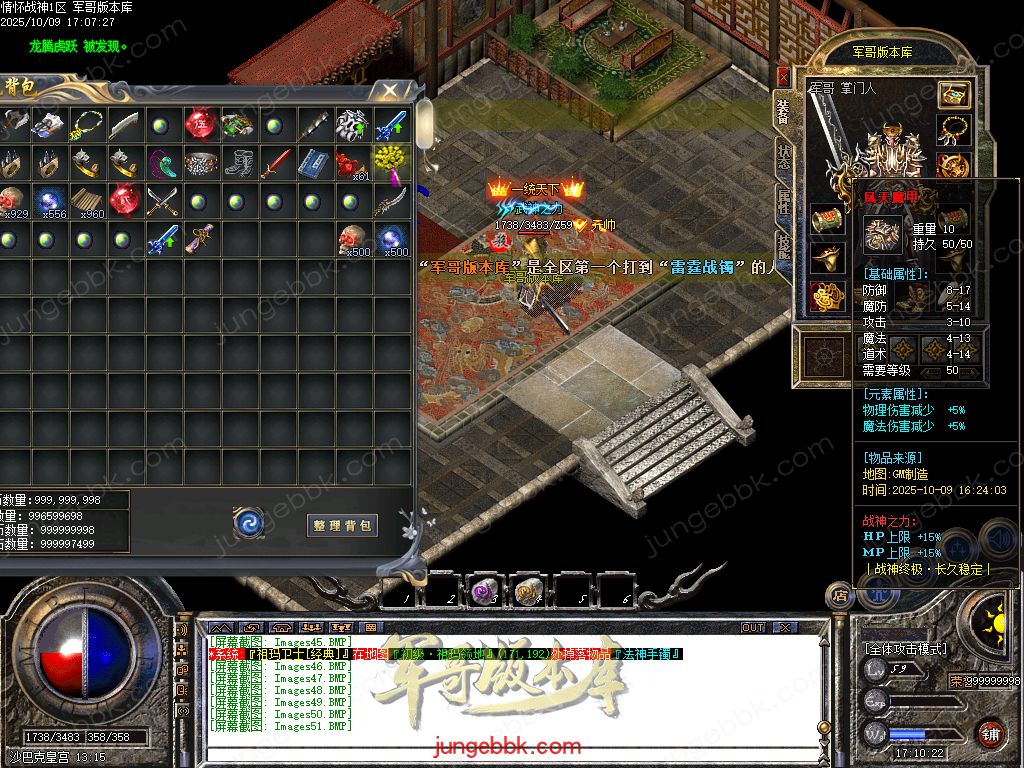Viewport: 1024px width, 768px height.
Task: Select the grey boots item
Action: pyautogui.click(x=239, y=161)
